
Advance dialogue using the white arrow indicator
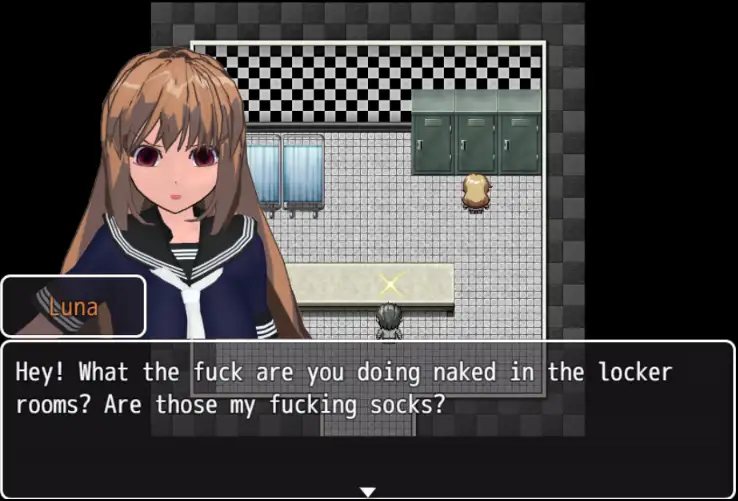367,491
